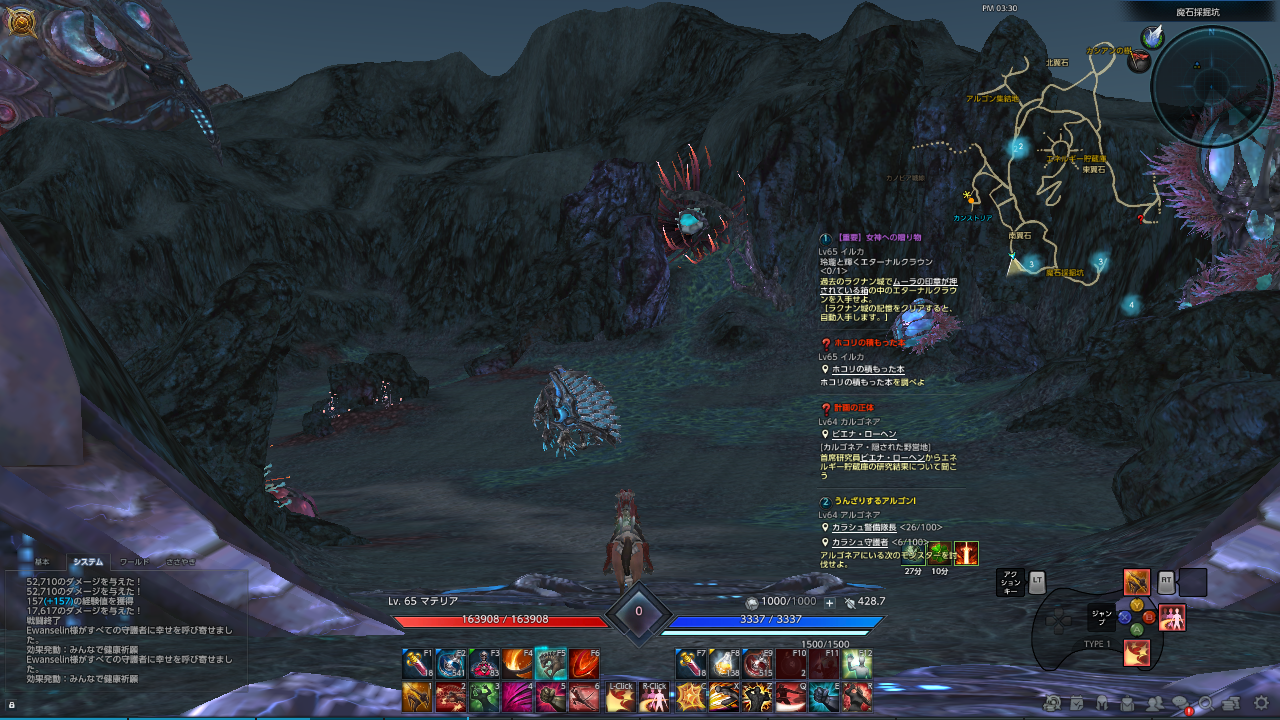Open the settings gear menu
The height and width of the screenshot is (720, 1280).
(x=1261, y=703)
